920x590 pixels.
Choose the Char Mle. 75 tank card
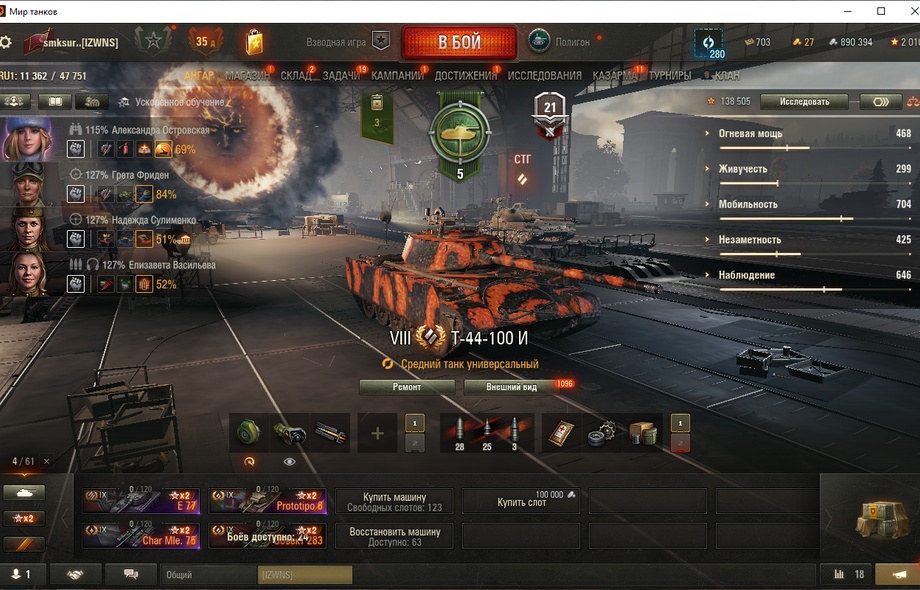pyautogui.click(x=141, y=535)
